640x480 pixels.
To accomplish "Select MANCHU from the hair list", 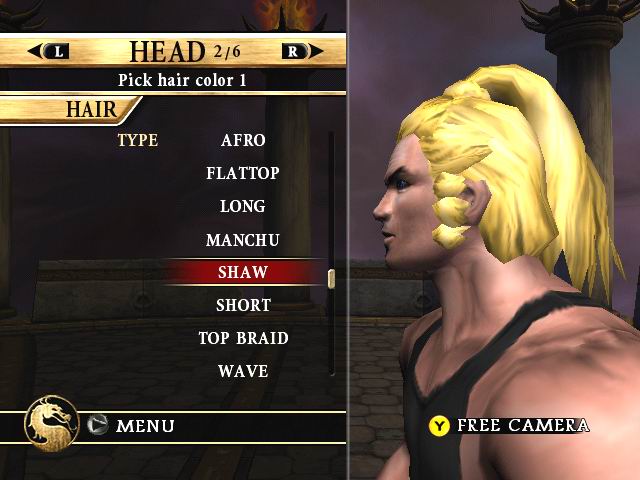I will pyautogui.click(x=243, y=240).
